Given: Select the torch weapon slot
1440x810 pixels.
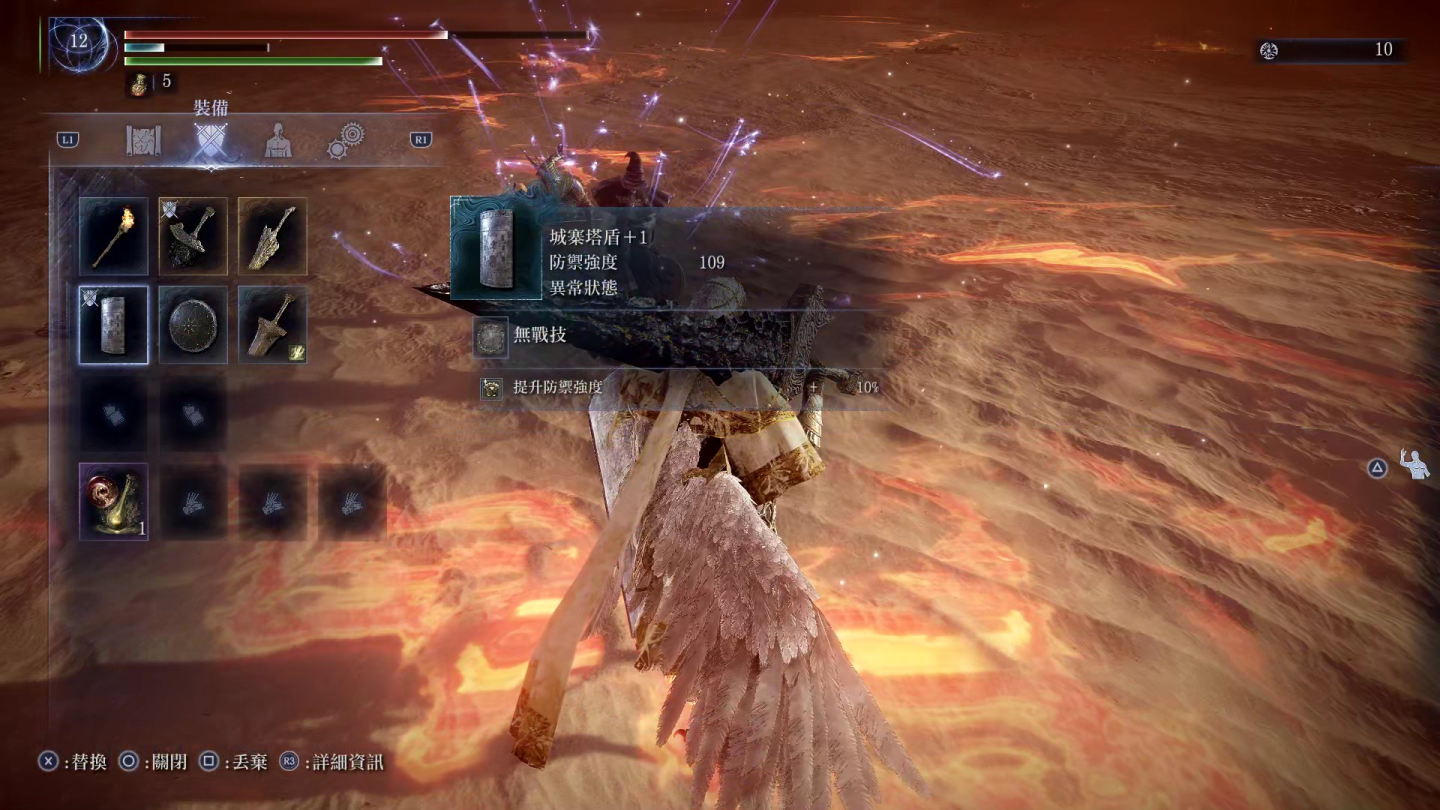Looking at the screenshot, I should 113,236.
